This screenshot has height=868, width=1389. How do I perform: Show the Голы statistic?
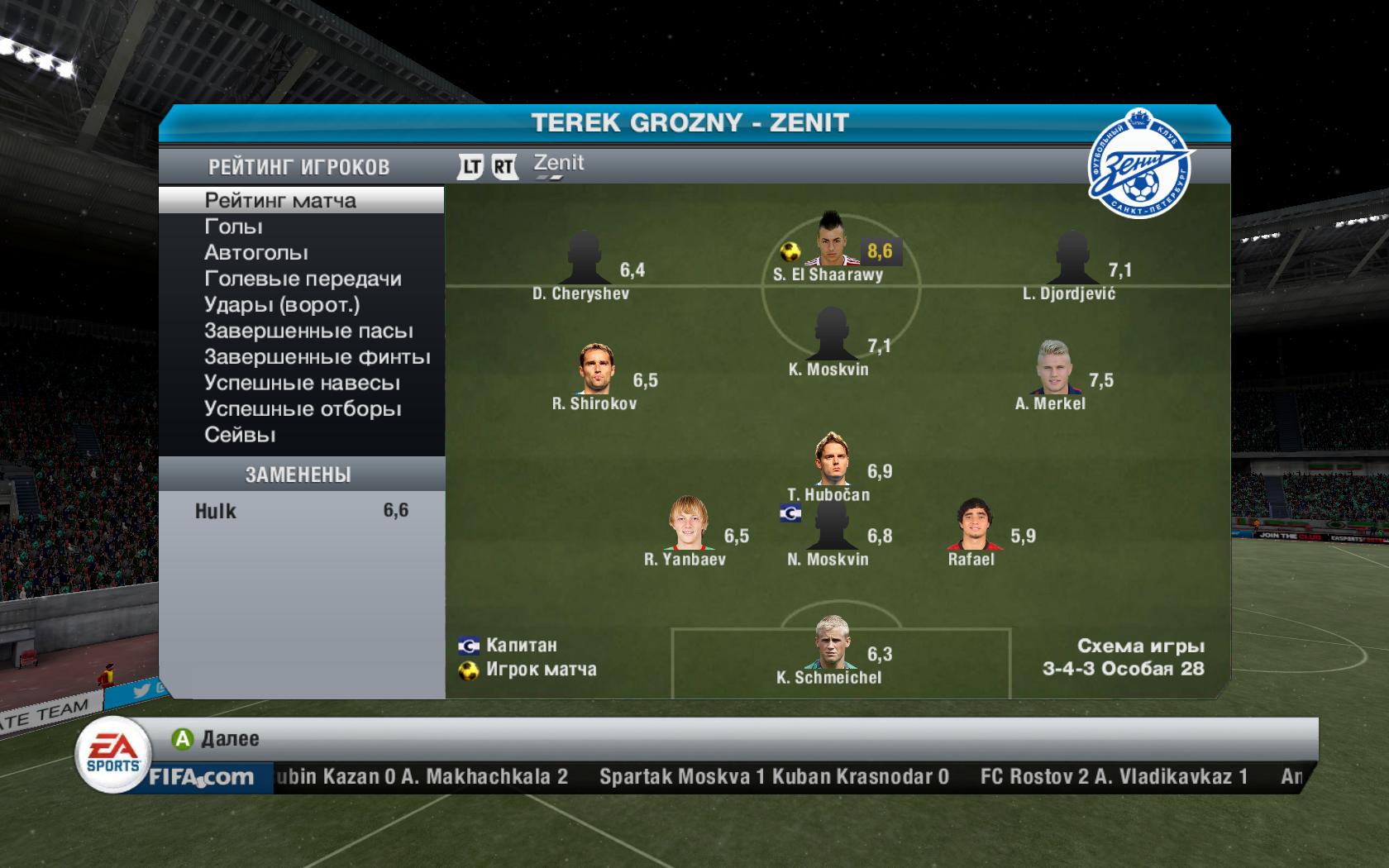coord(234,227)
